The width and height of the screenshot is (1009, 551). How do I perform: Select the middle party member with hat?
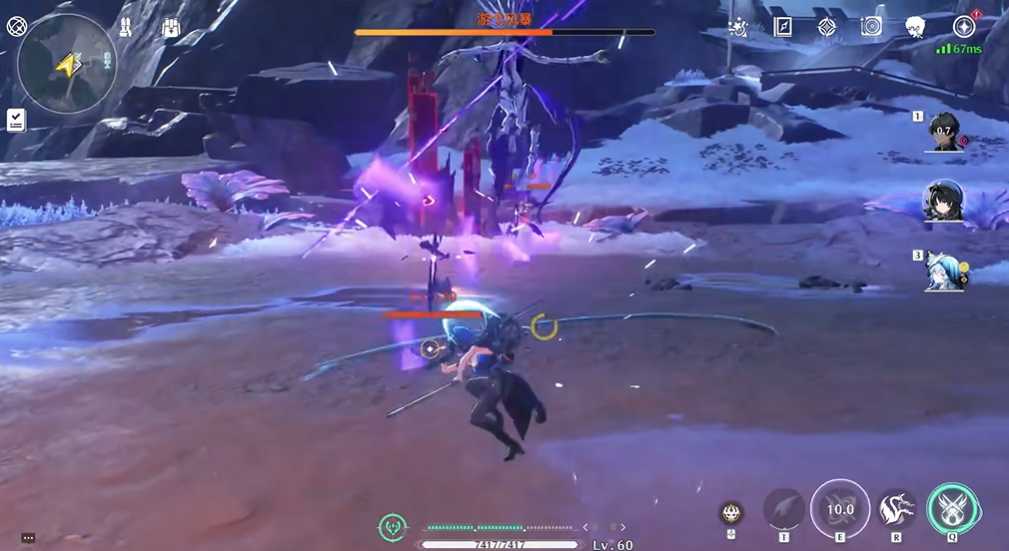944,202
